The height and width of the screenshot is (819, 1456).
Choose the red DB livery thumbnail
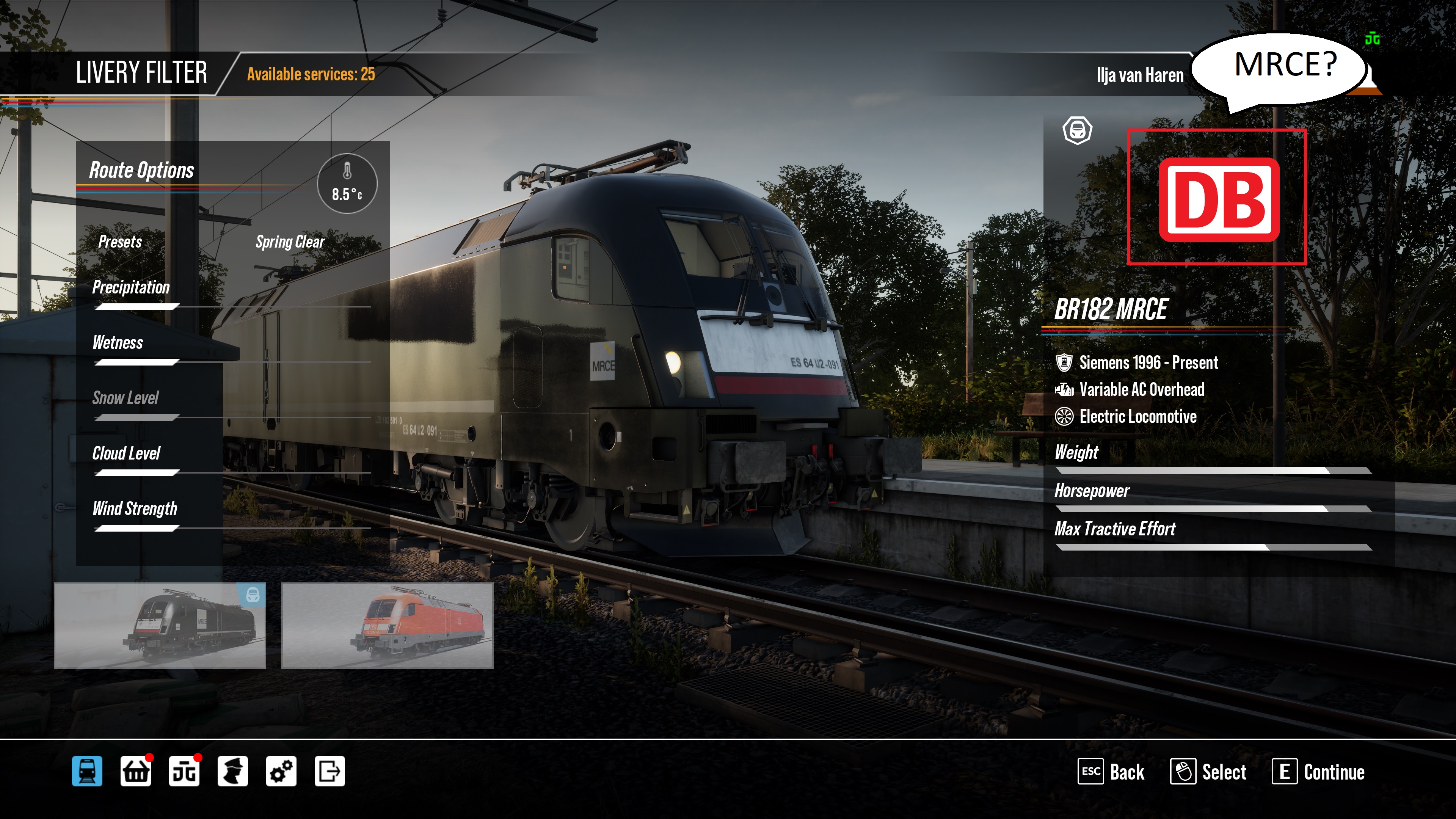387,626
